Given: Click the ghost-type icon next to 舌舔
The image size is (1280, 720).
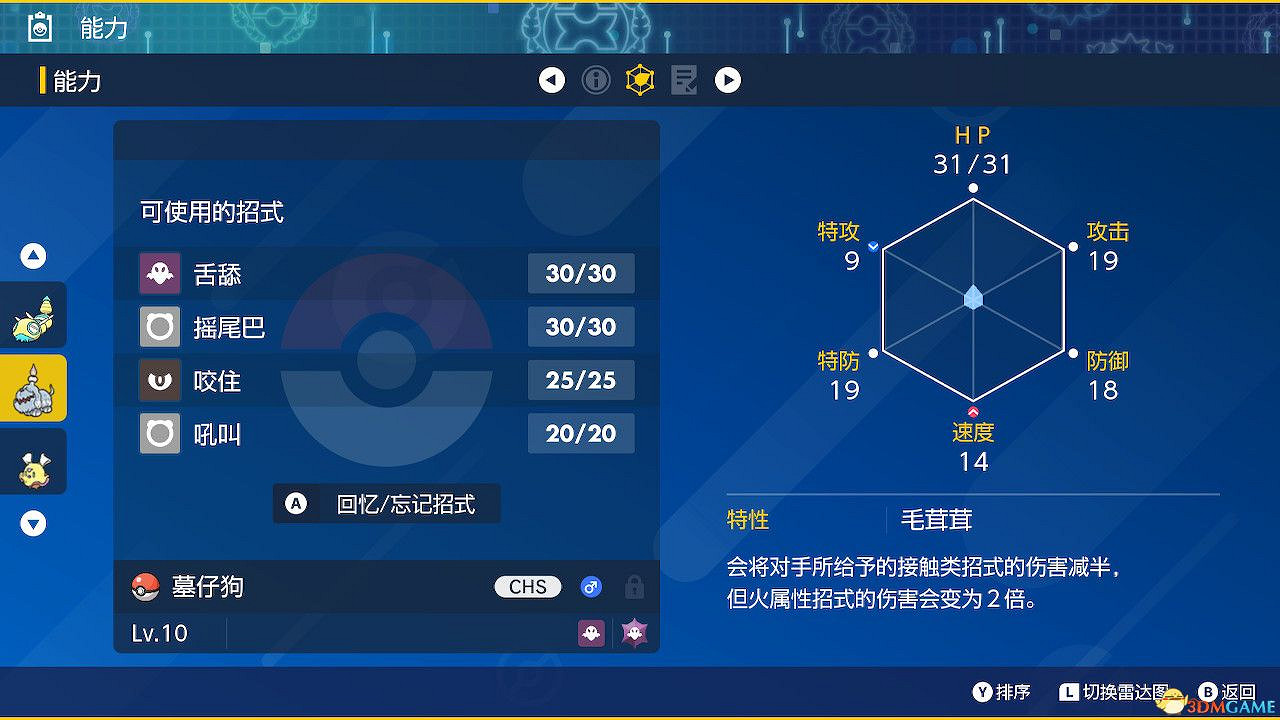Looking at the screenshot, I should point(159,273).
